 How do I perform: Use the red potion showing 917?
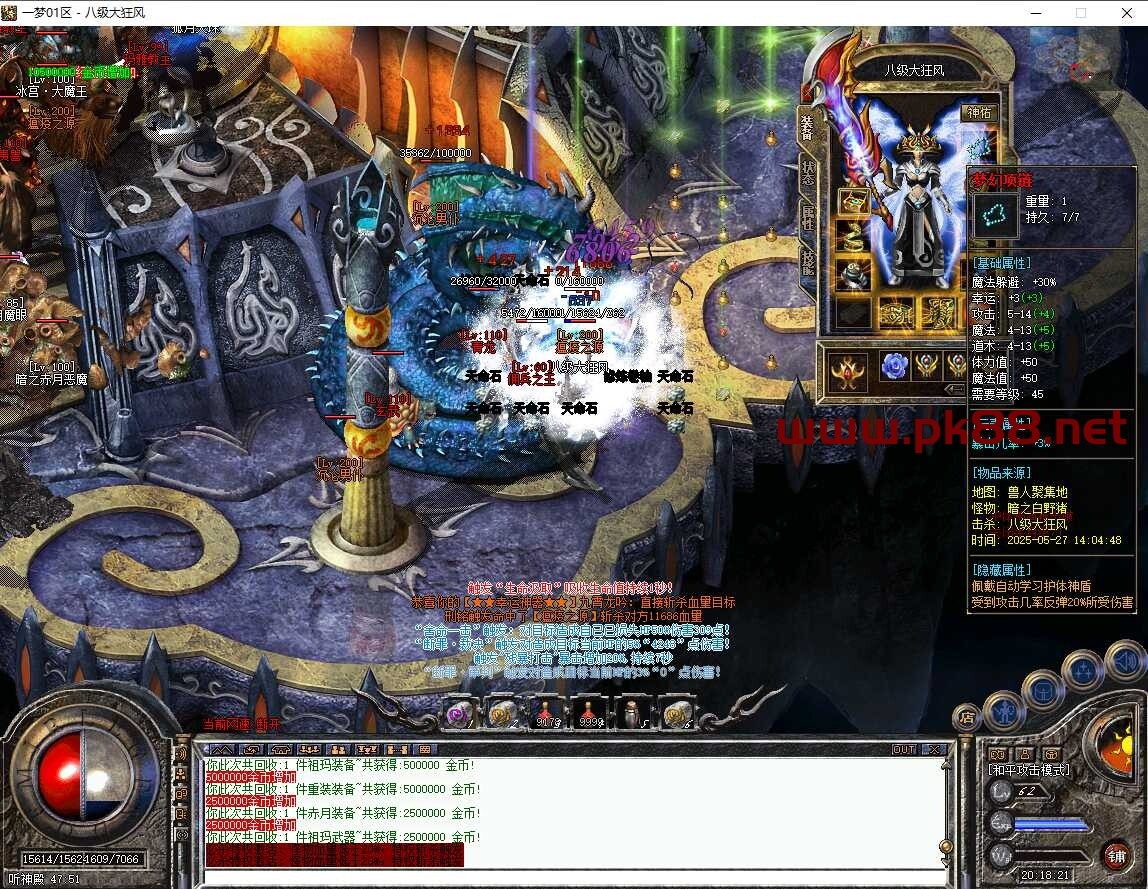coord(547,713)
